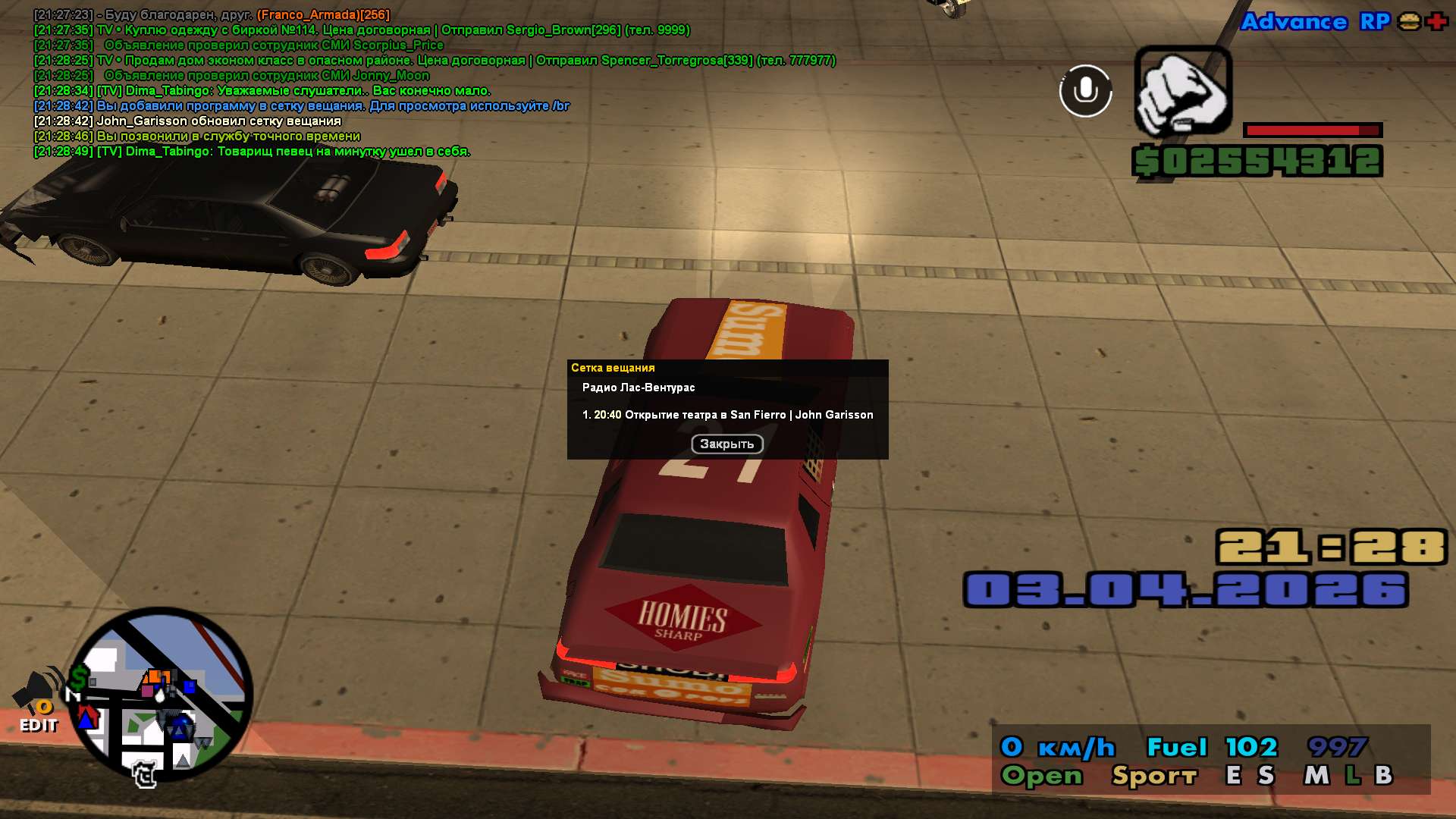
Task: Open the circular minimap radar
Action: (x=162, y=695)
